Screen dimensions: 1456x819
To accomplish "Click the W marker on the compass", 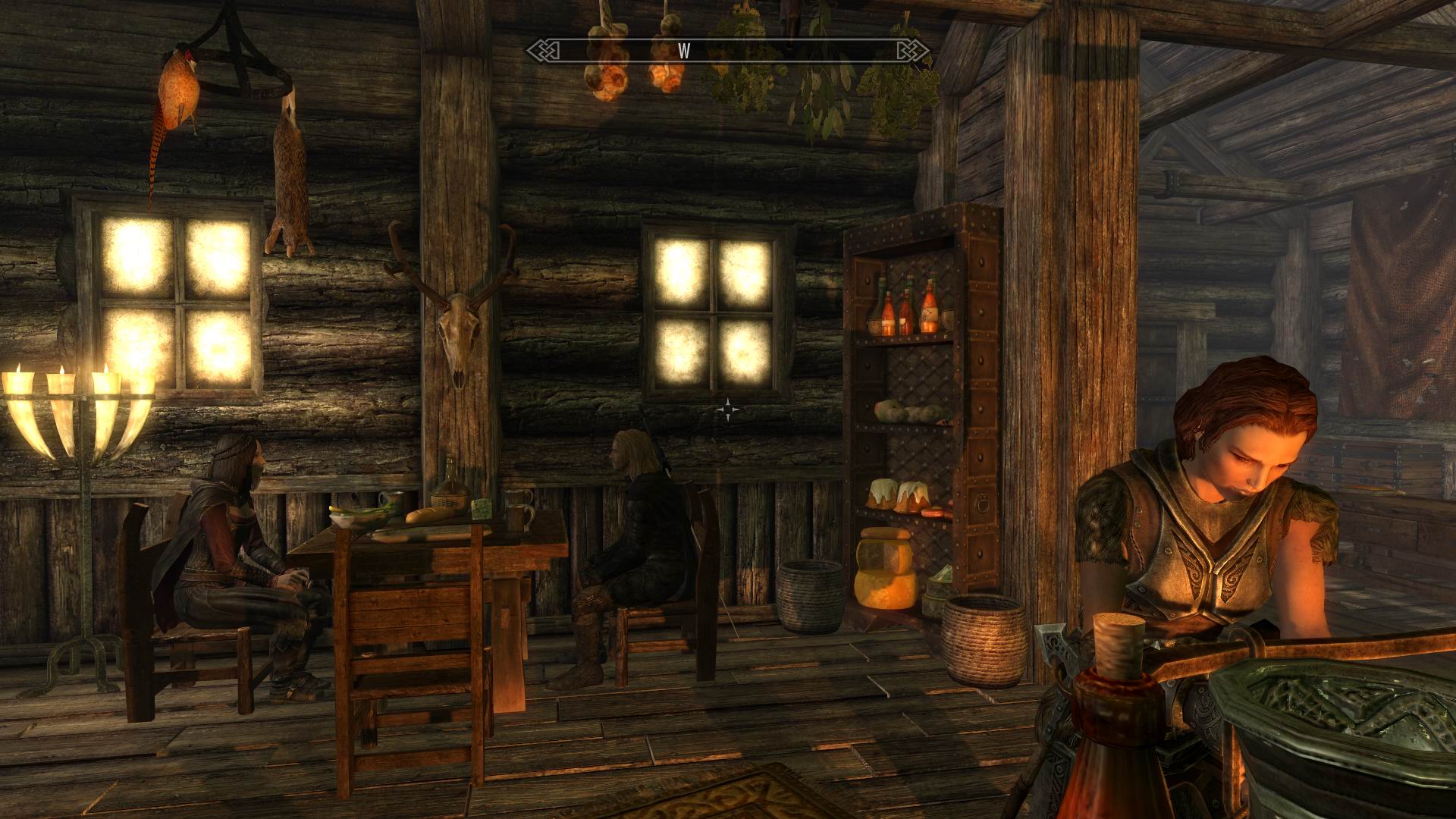I will 686,51.
